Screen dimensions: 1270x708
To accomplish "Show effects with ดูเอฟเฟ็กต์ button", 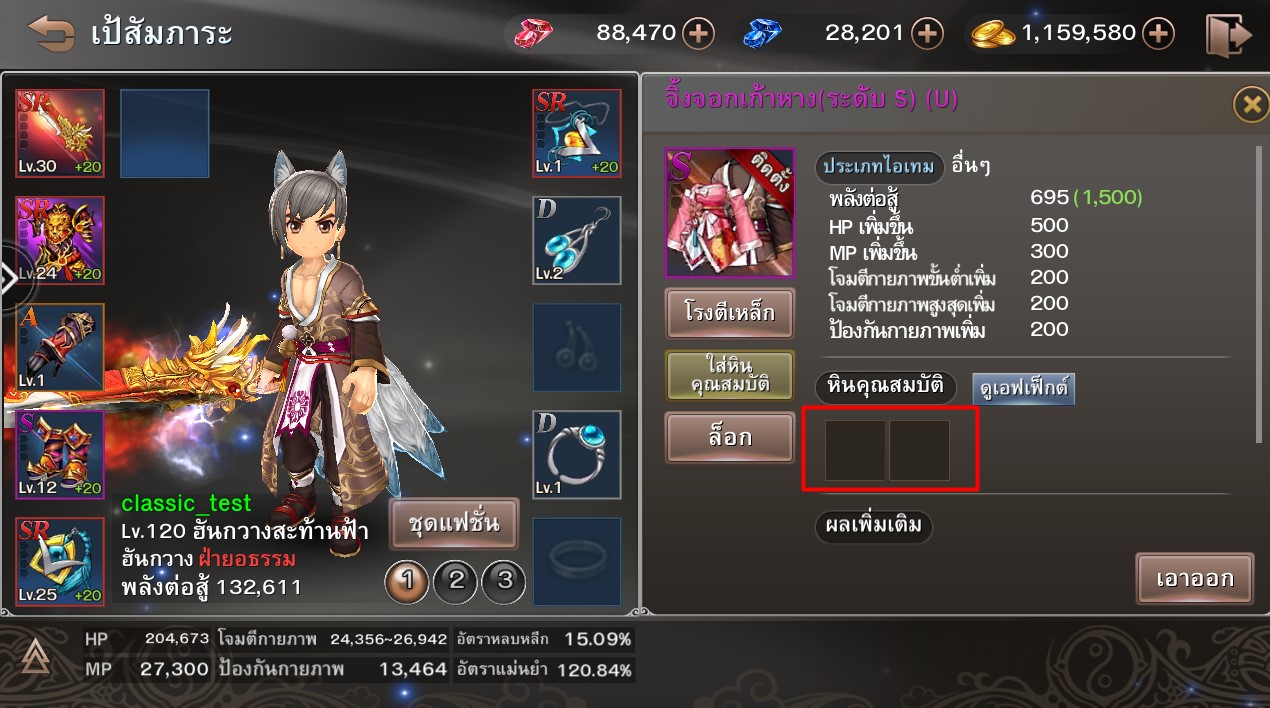I will pos(1023,388).
